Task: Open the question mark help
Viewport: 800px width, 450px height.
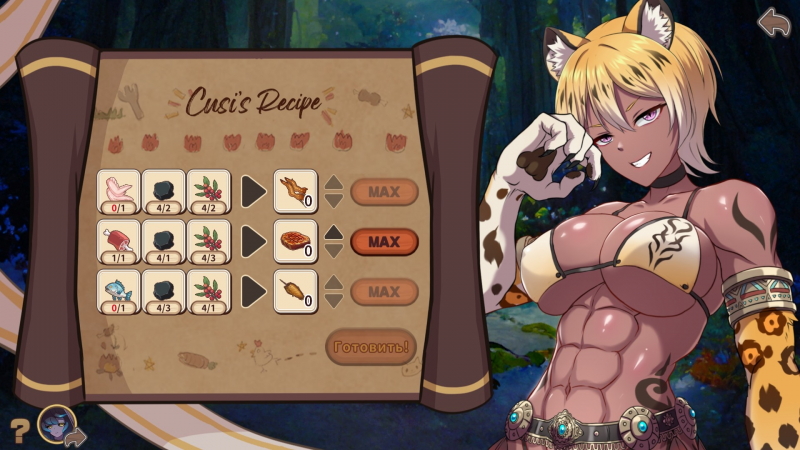Action: click(x=17, y=431)
